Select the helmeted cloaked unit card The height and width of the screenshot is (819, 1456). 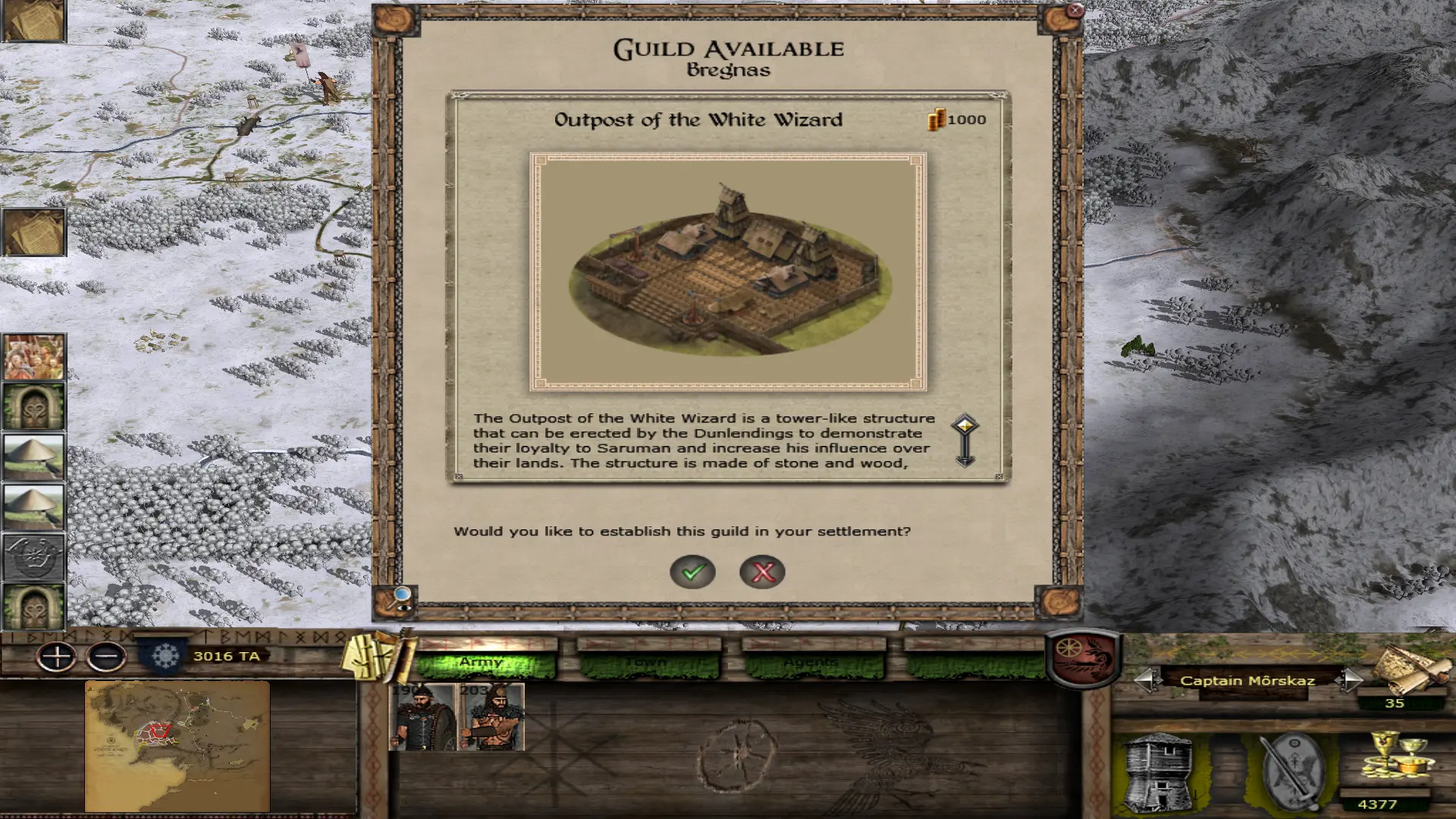(422, 717)
